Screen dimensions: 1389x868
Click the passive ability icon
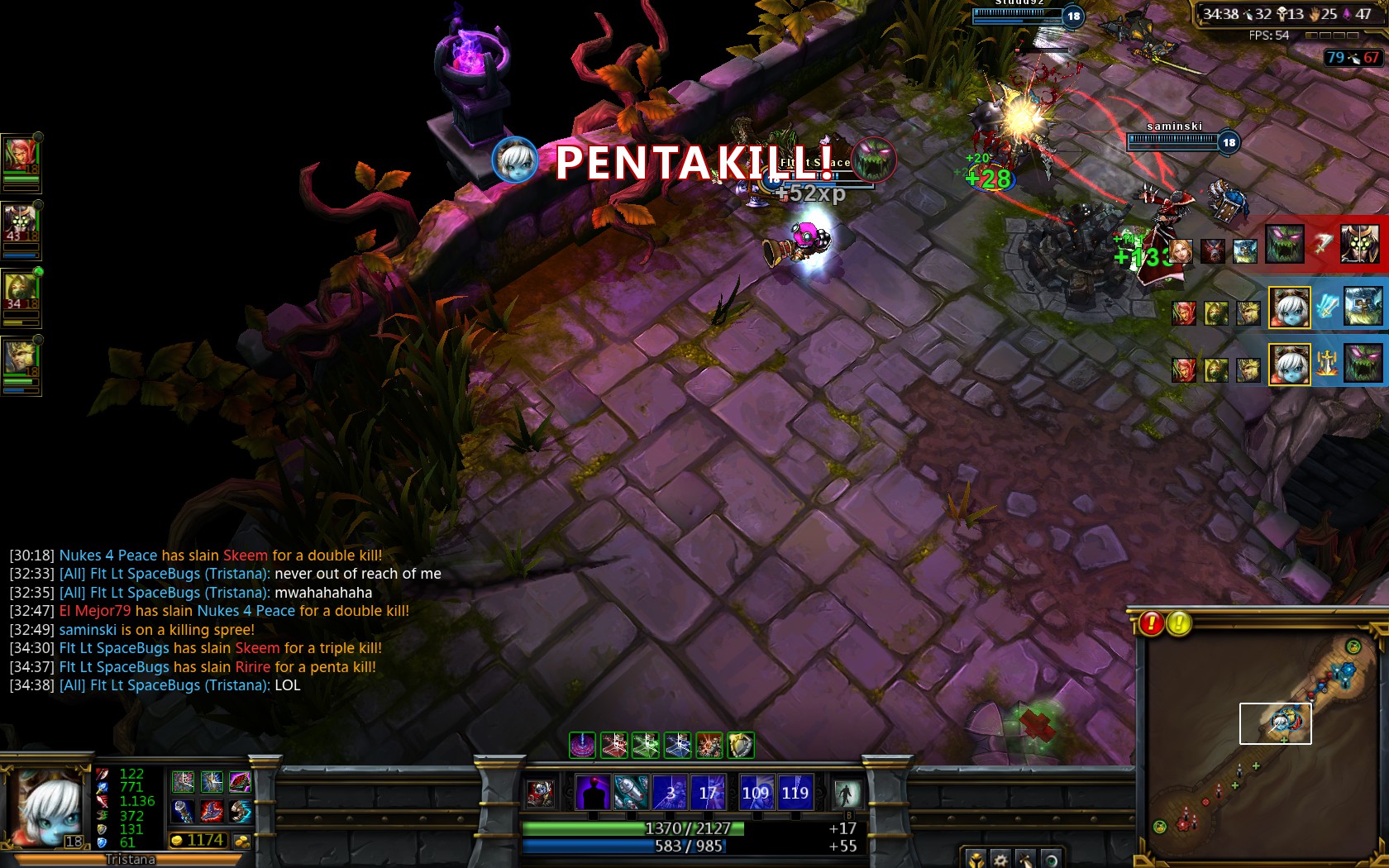(541, 794)
